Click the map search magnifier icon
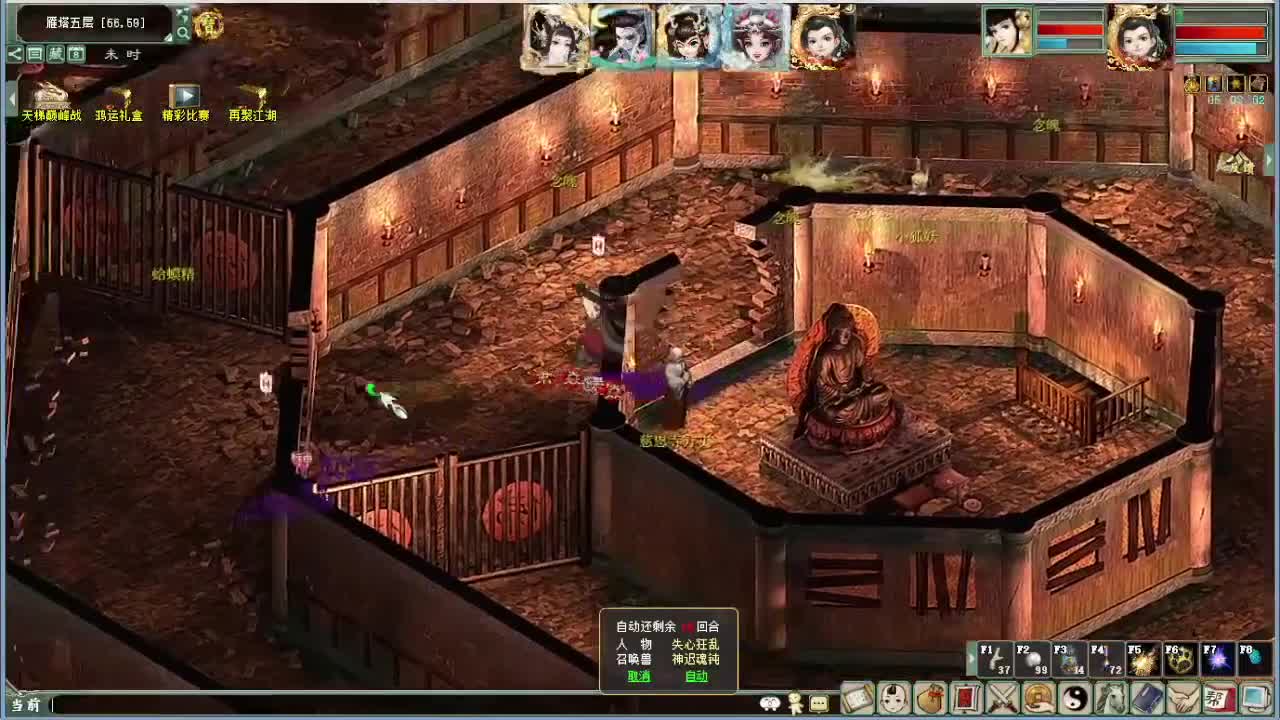Image resolution: width=1280 pixels, height=720 pixels. pos(184,31)
